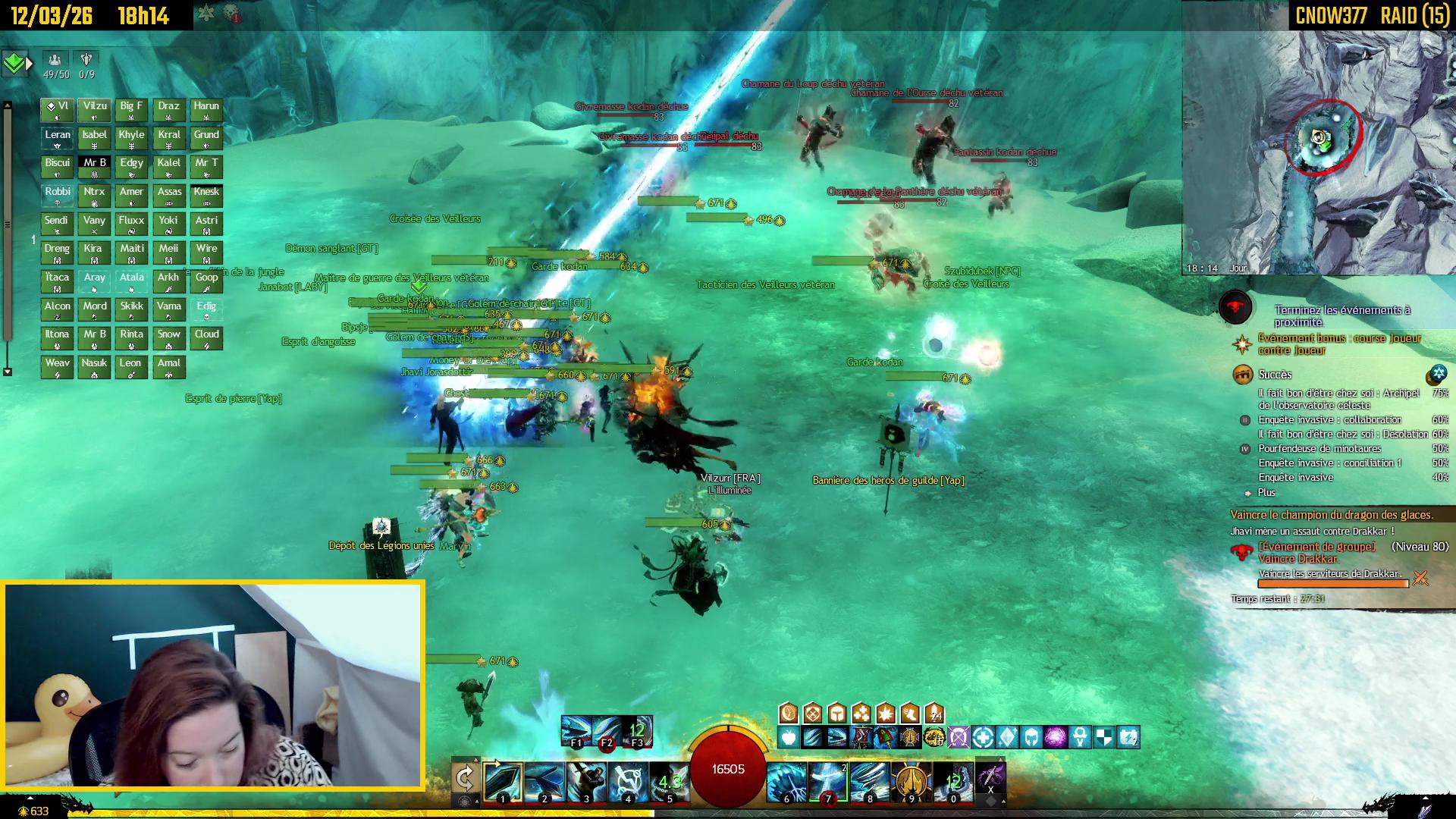Choose squad member Knesk in the squad grid
Image resolution: width=1456 pixels, height=819 pixels.
click(206, 196)
